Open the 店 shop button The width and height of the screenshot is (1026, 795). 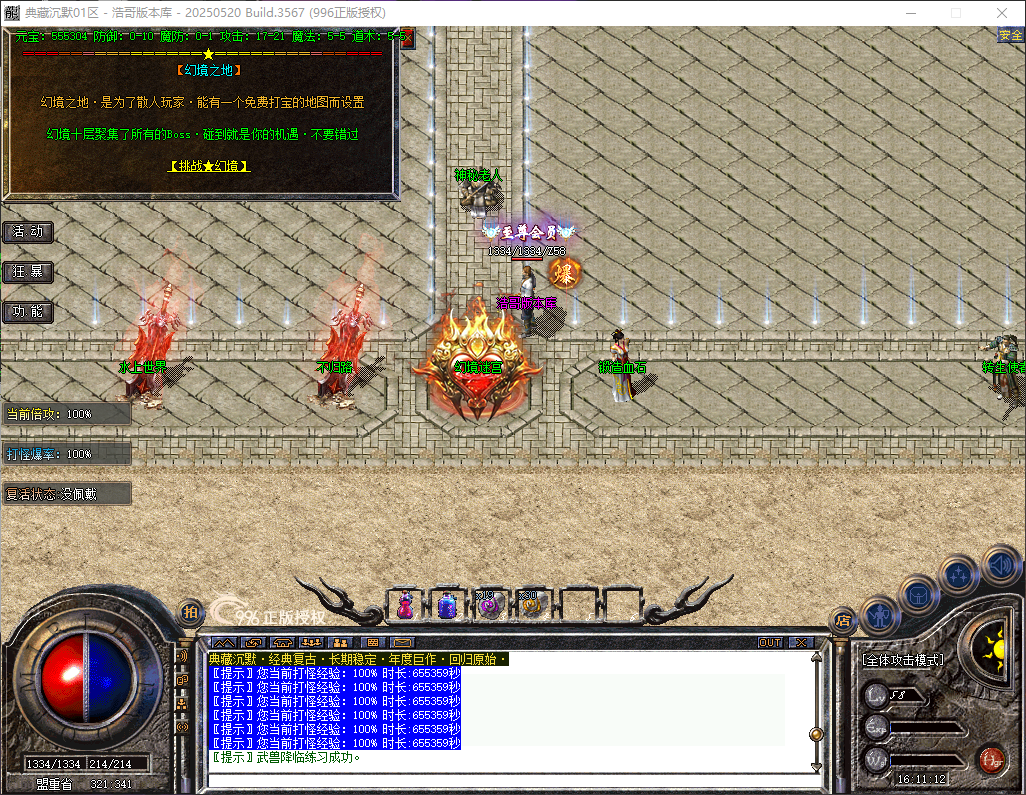[x=842, y=619]
